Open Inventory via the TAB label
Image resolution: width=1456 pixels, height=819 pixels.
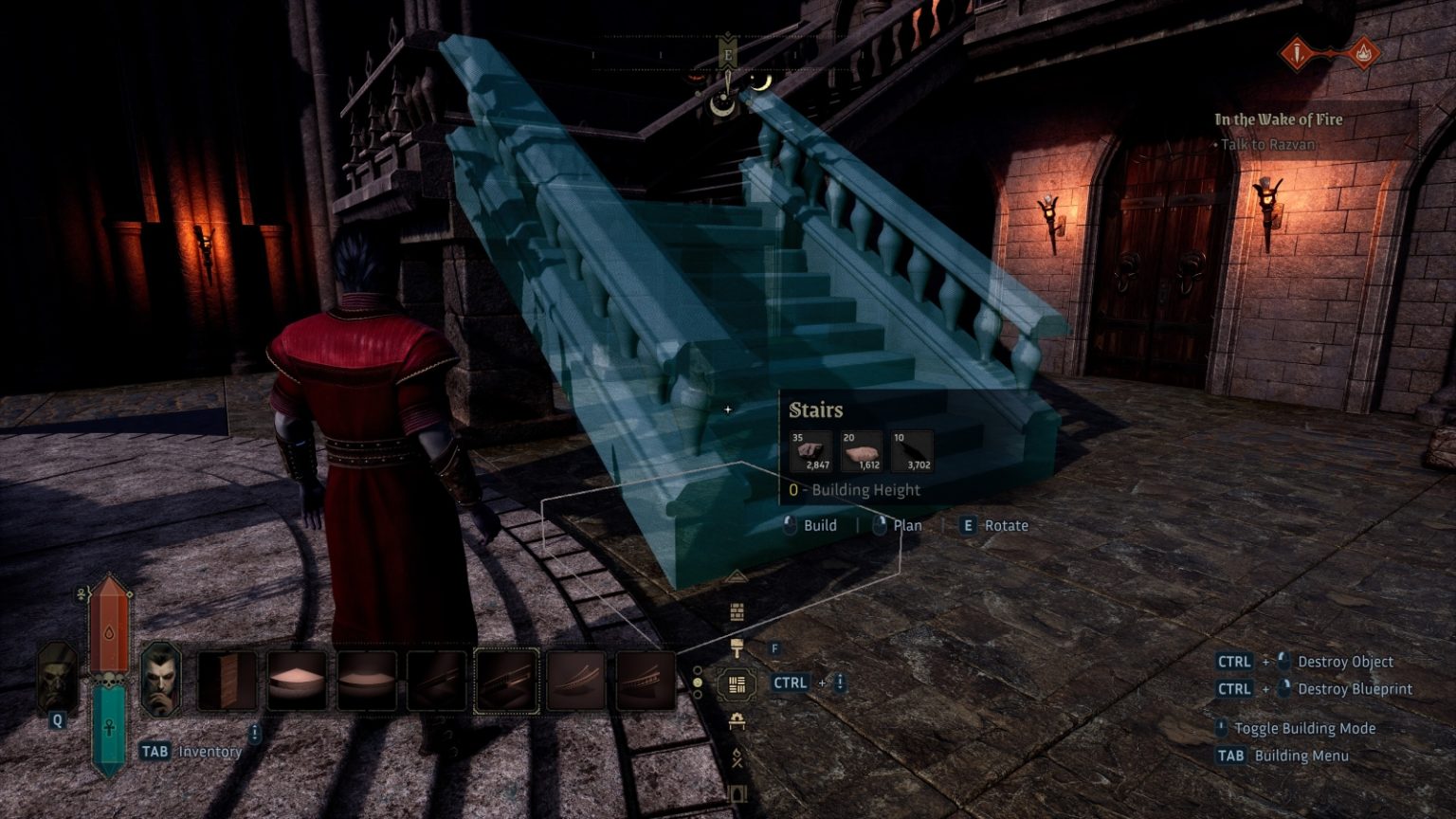156,752
